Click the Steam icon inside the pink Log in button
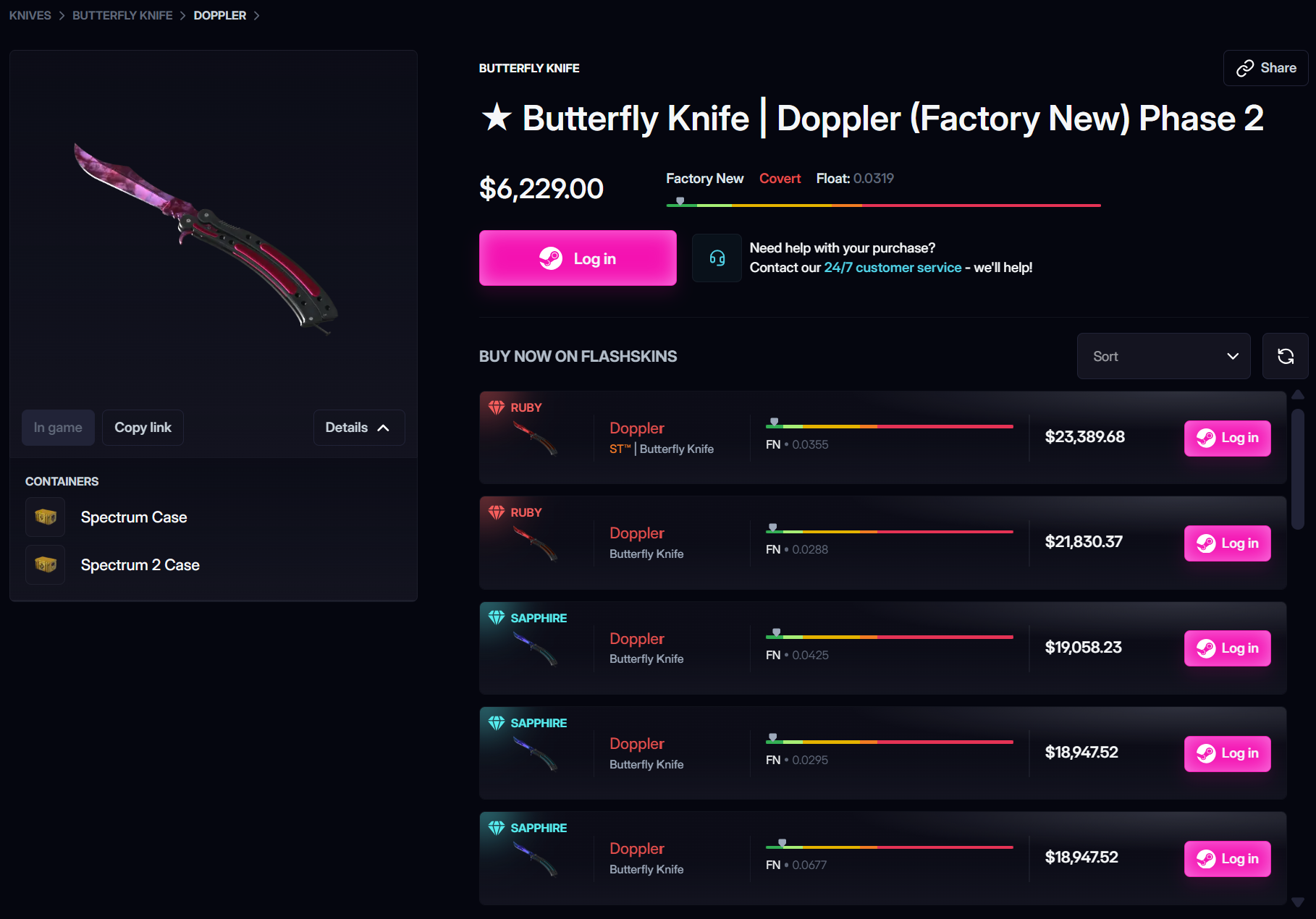Screen dimensions: 1316x919 click(x=552, y=258)
